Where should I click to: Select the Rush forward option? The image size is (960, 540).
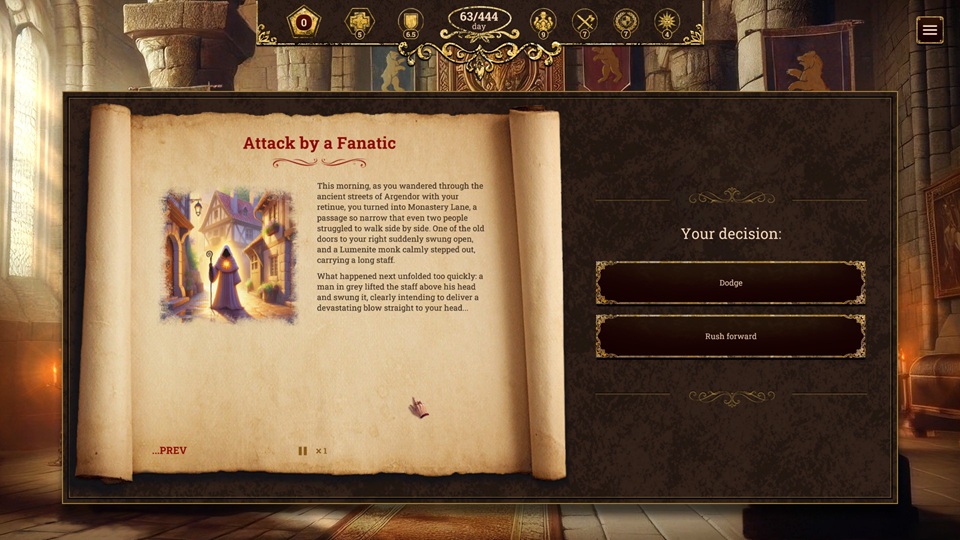[x=730, y=337]
